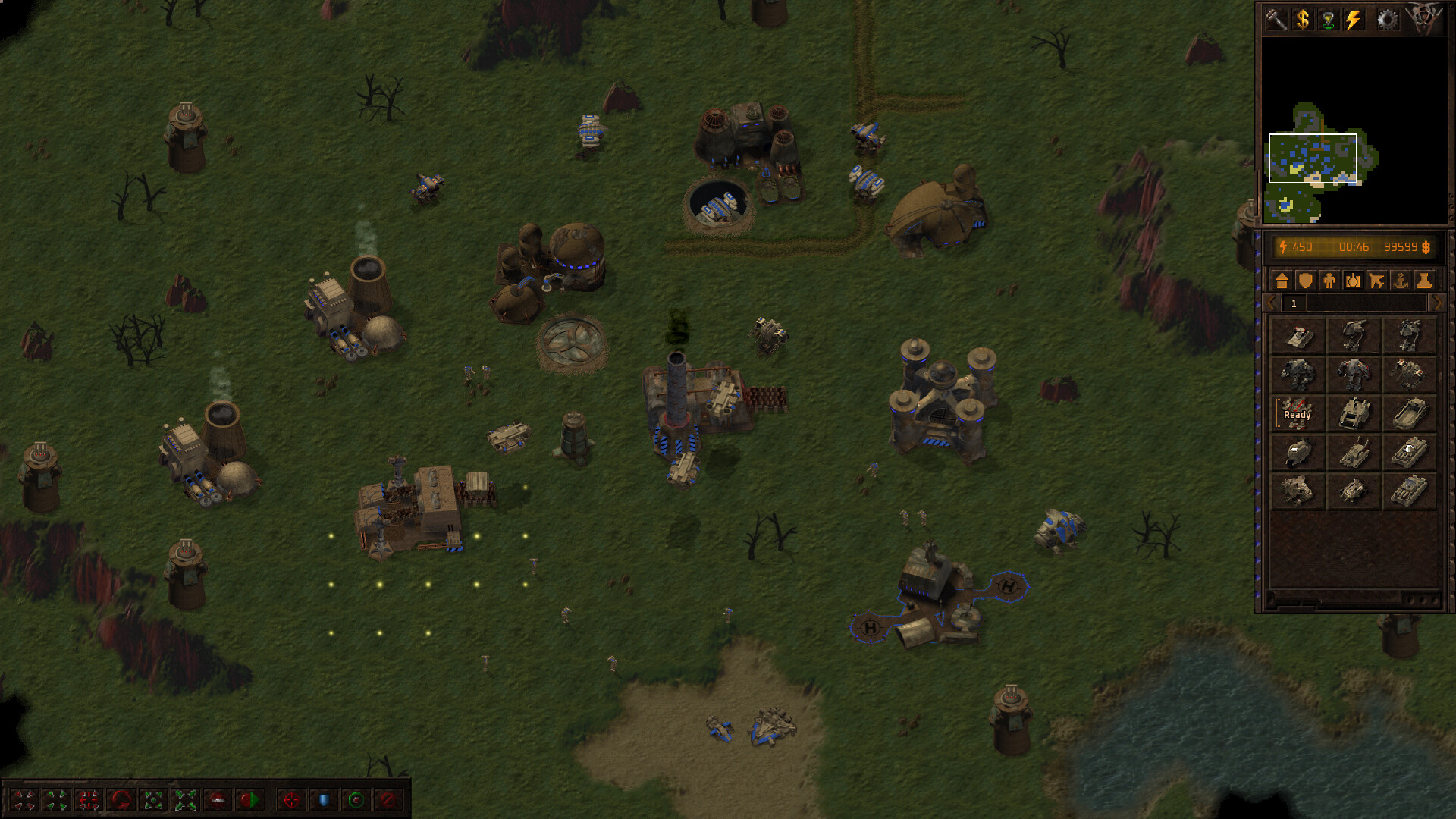The image size is (1456, 819).
Task: Click the right arrow beside queue number
Action: tap(1436, 303)
